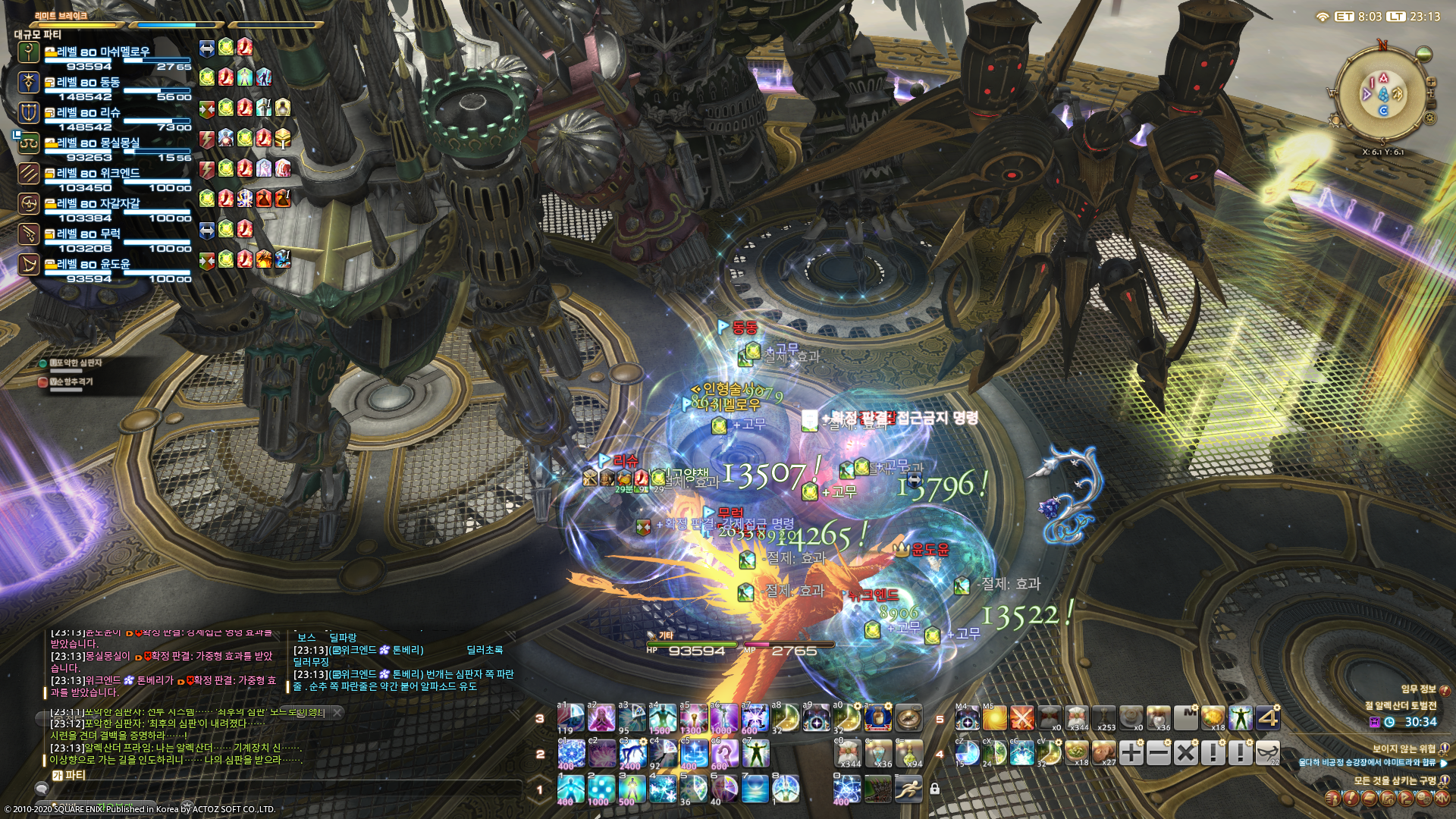Activate the compass item on hotbar 3
Screen dimensions: 1456x819
[908, 717]
